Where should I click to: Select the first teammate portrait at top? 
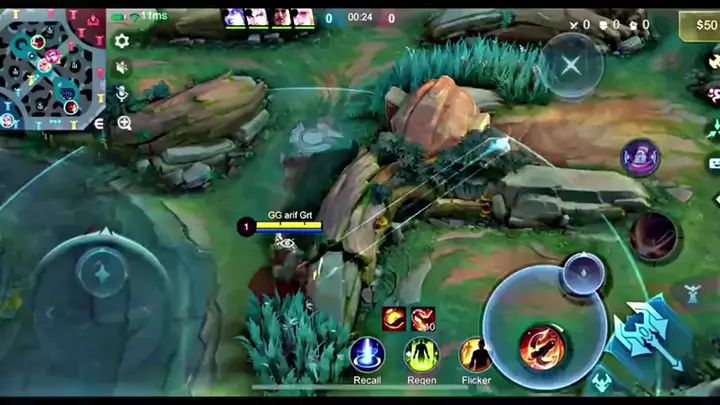pos(235,17)
